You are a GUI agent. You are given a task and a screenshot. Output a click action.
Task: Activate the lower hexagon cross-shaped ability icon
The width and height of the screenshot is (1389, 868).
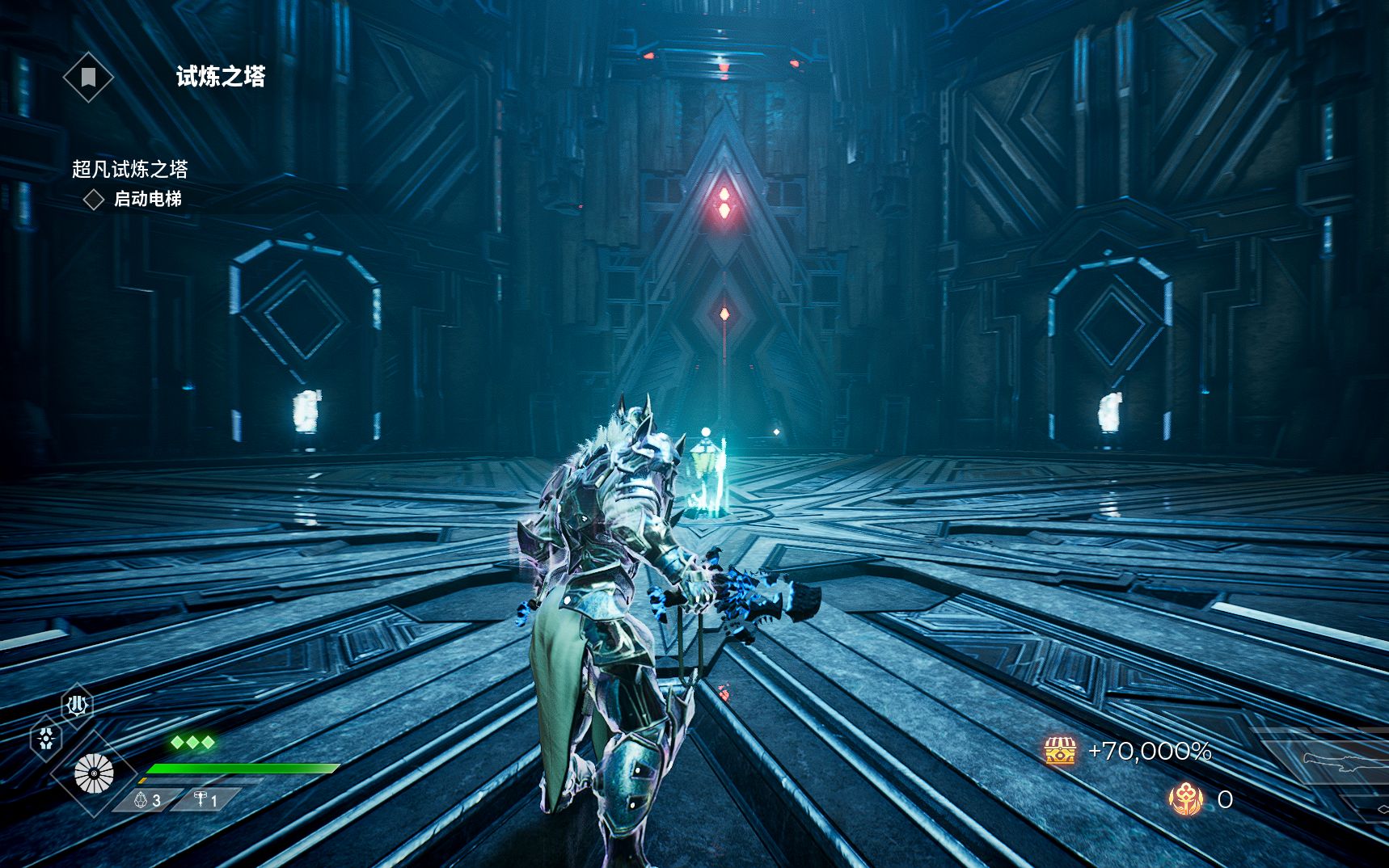pos(46,739)
